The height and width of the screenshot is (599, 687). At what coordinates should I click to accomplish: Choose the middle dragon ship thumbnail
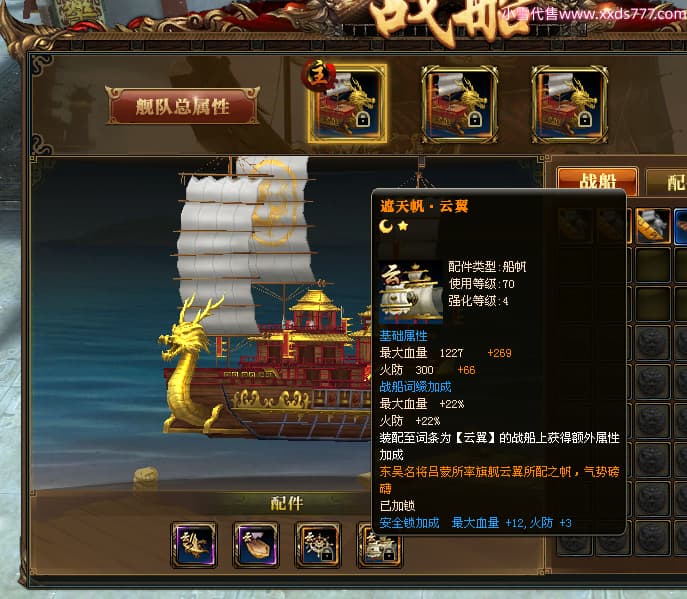click(459, 104)
